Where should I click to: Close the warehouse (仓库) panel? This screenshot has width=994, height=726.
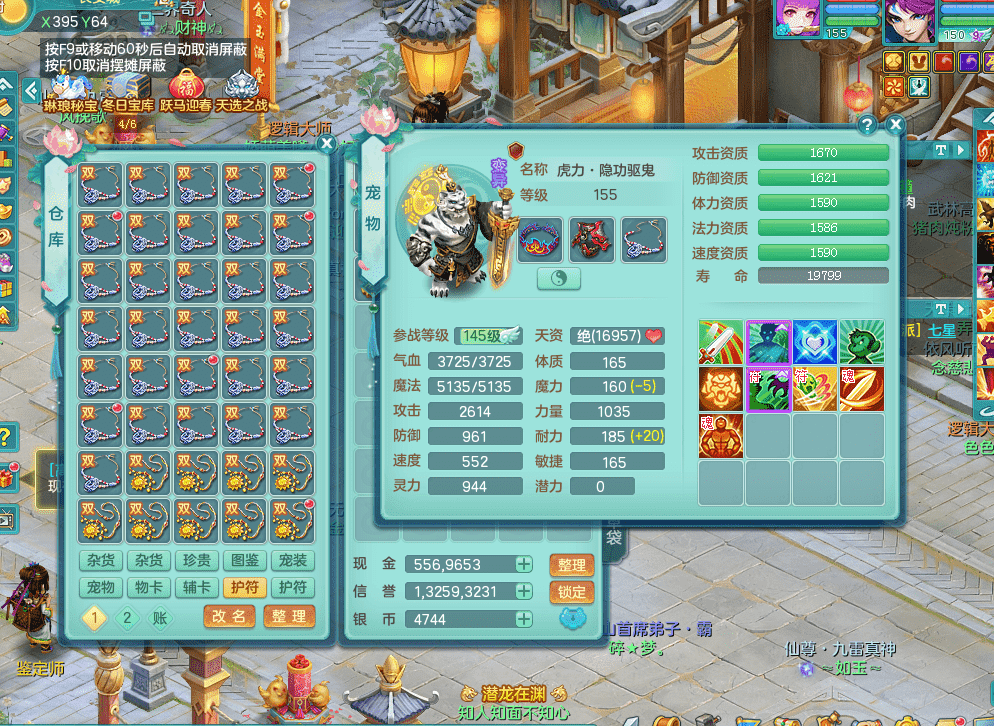point(326,144)
